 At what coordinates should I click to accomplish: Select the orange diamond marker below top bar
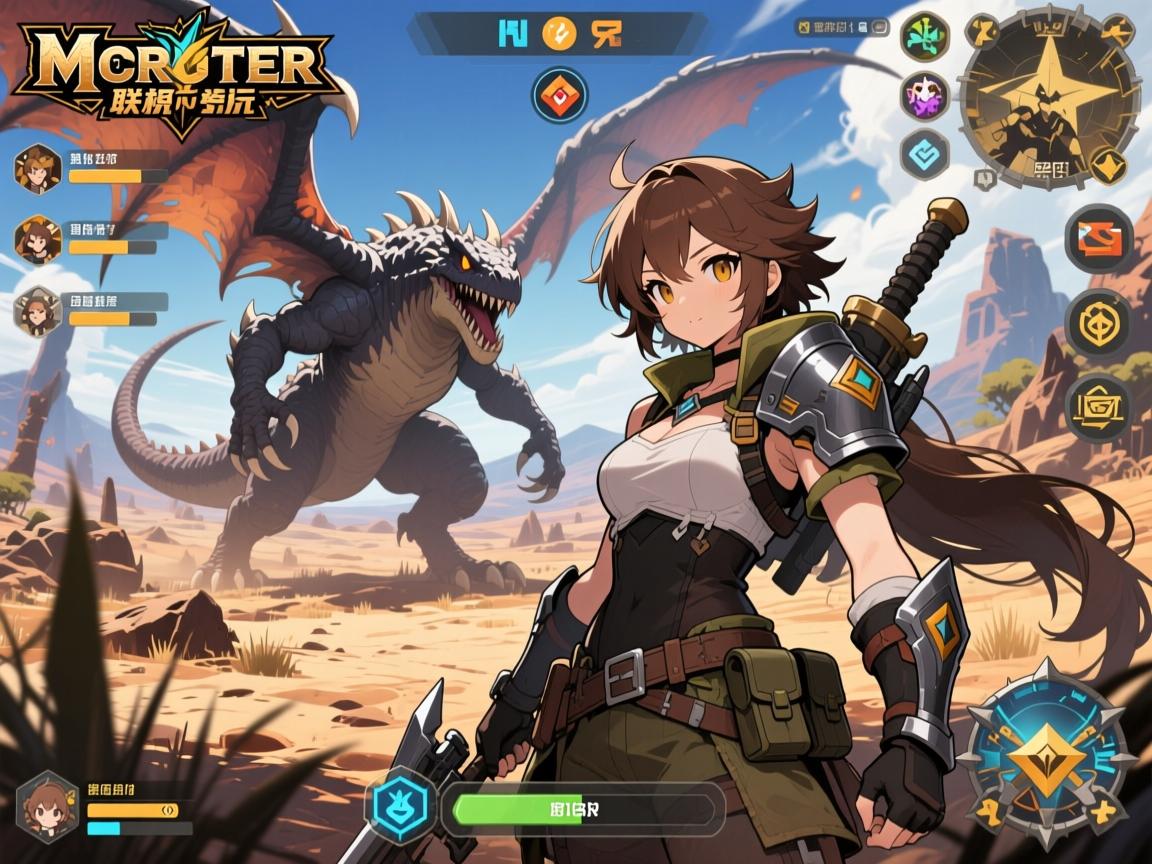560,94
